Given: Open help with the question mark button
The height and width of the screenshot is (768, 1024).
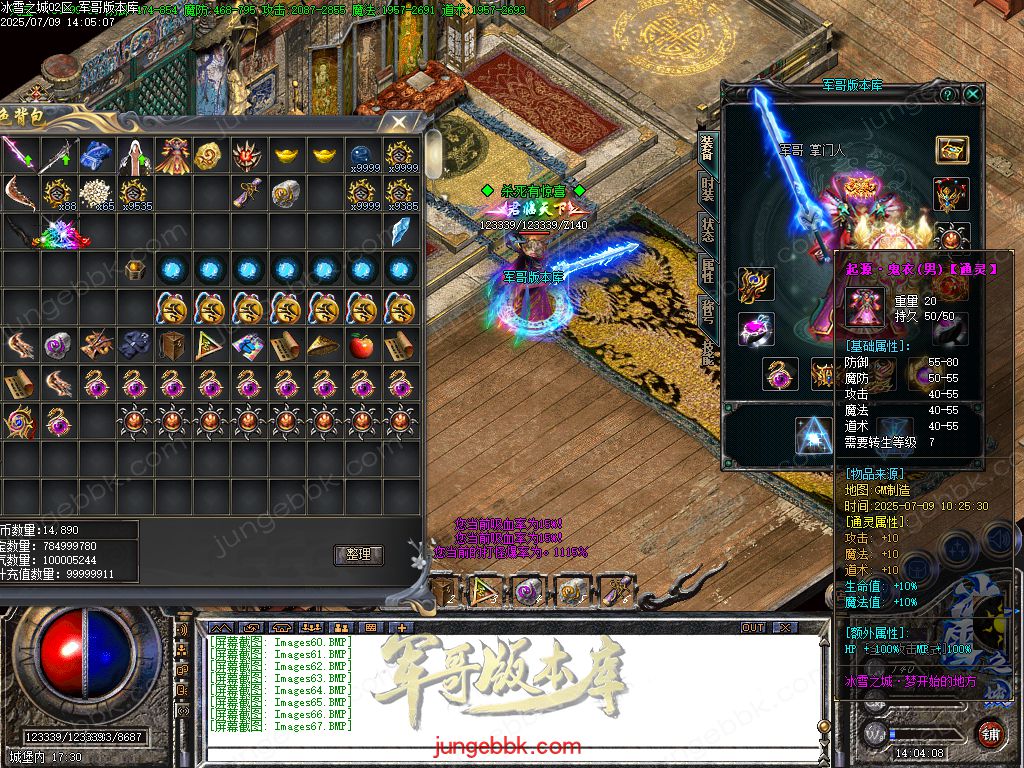Looking at the screenshot, I should point(948,94).
